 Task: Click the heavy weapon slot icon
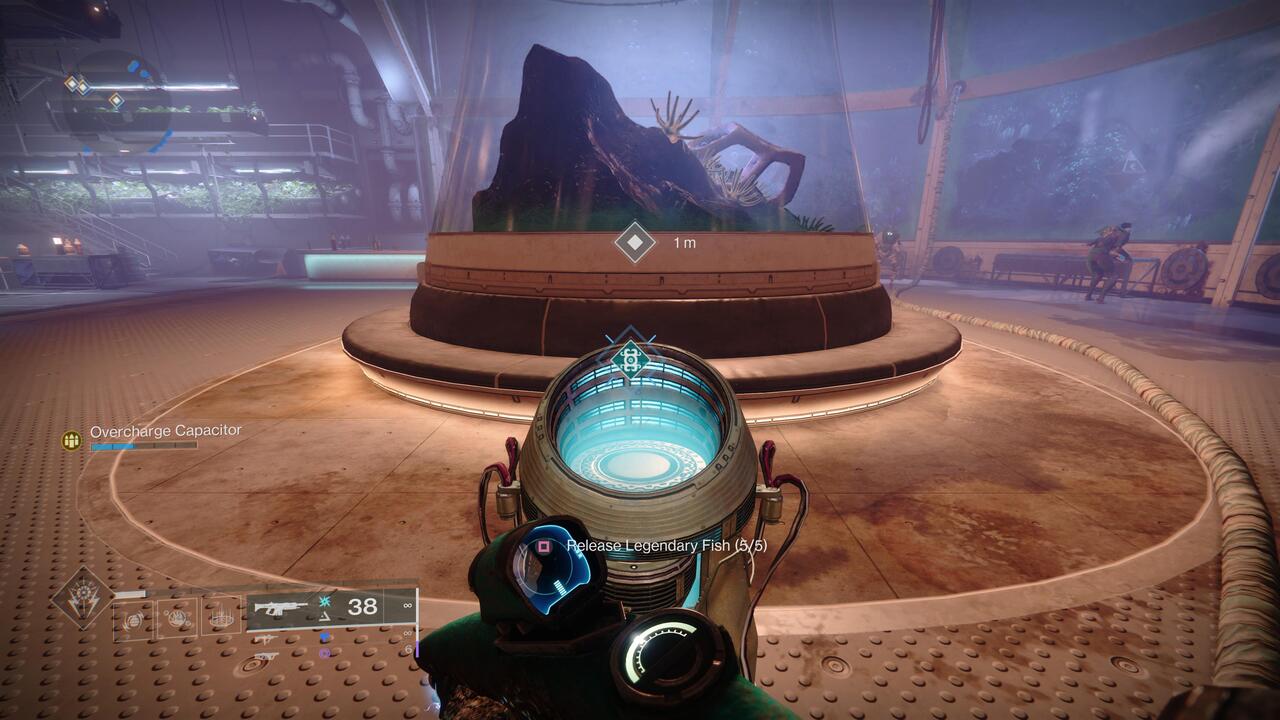point(266,656)
